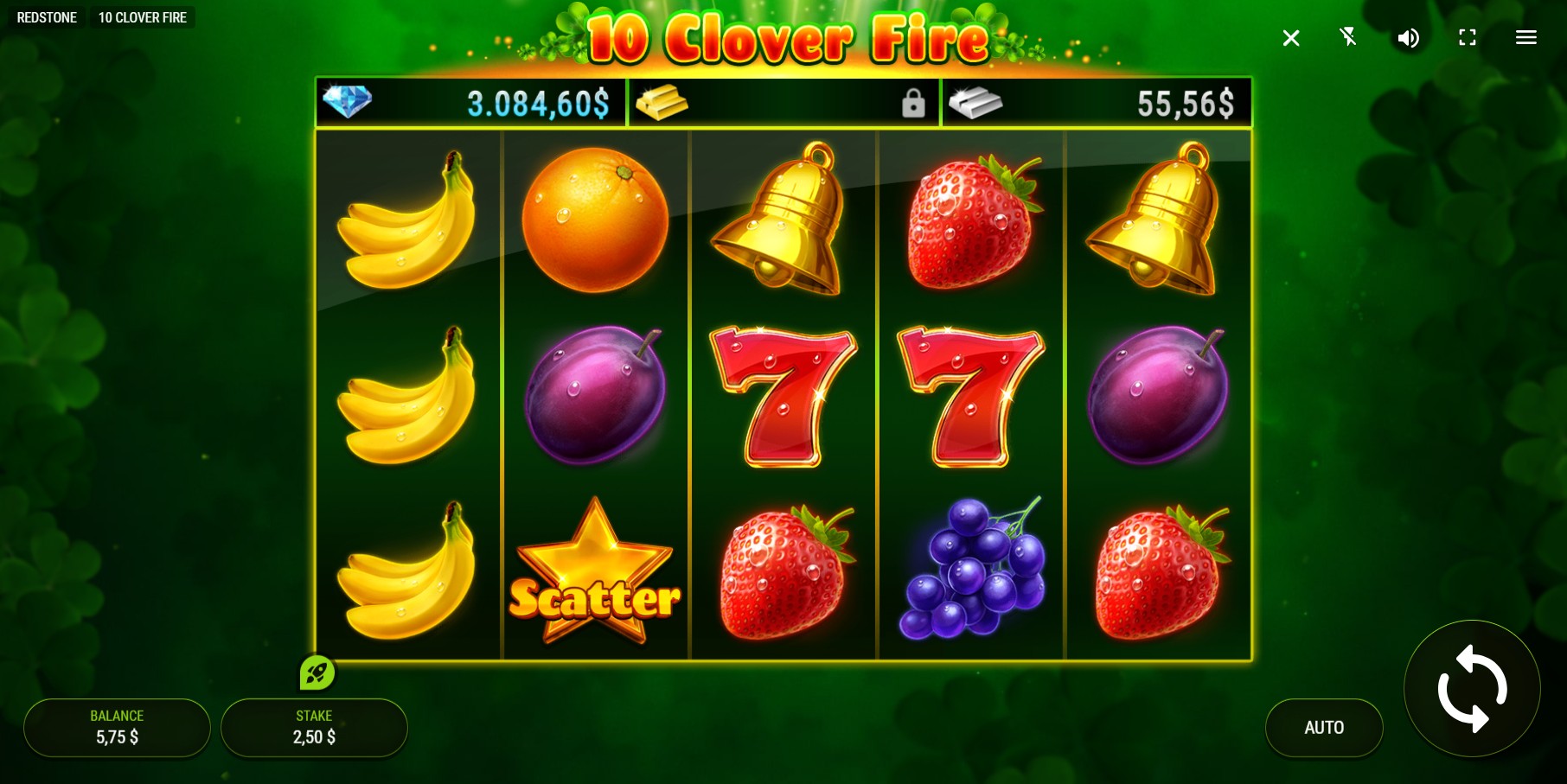
Task: Open the hamburger game menu
Action: pos(1525,38)
